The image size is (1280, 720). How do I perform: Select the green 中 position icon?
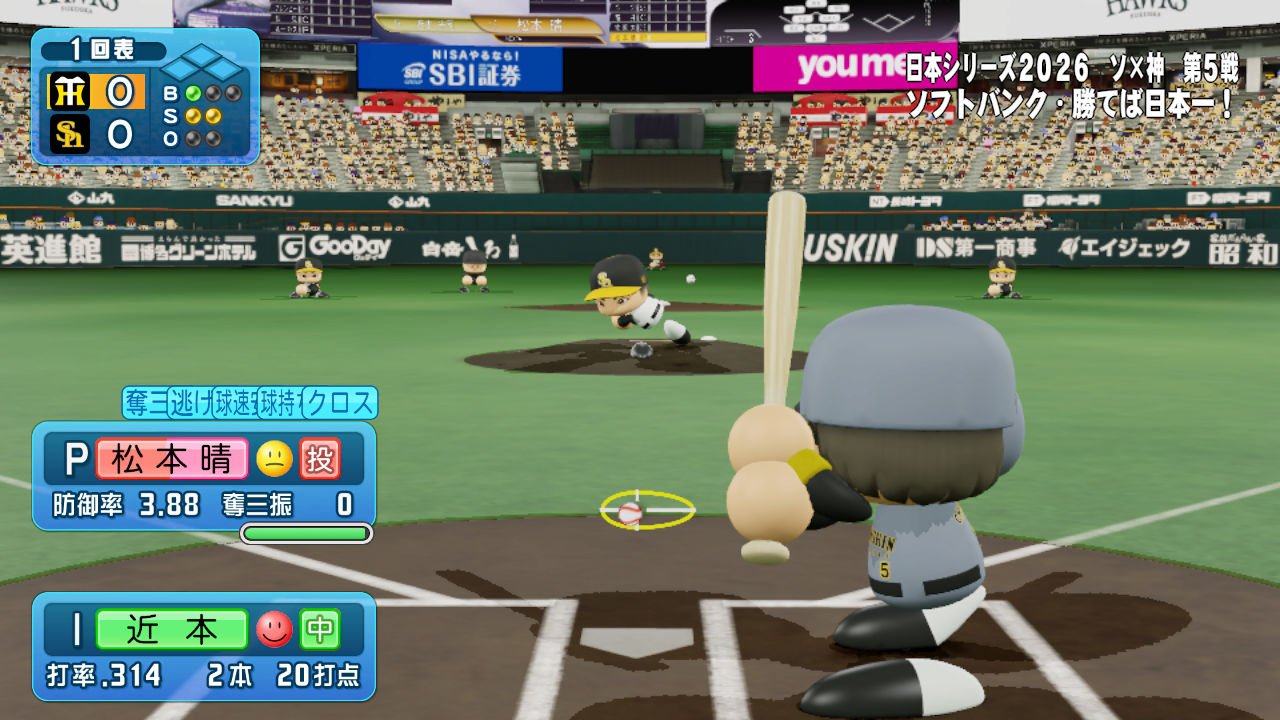(321, 629)
